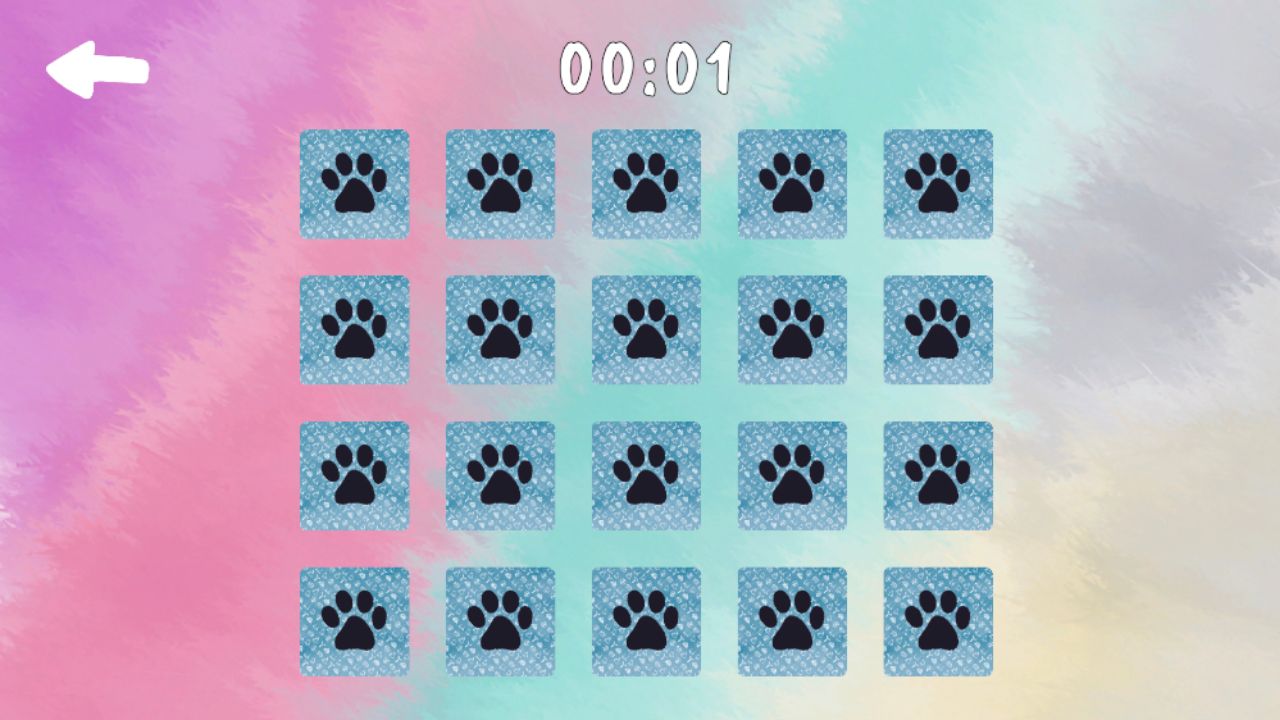Click the white back arrow
This screenshot has height=720, width=1280.
[x=98, y=67]
